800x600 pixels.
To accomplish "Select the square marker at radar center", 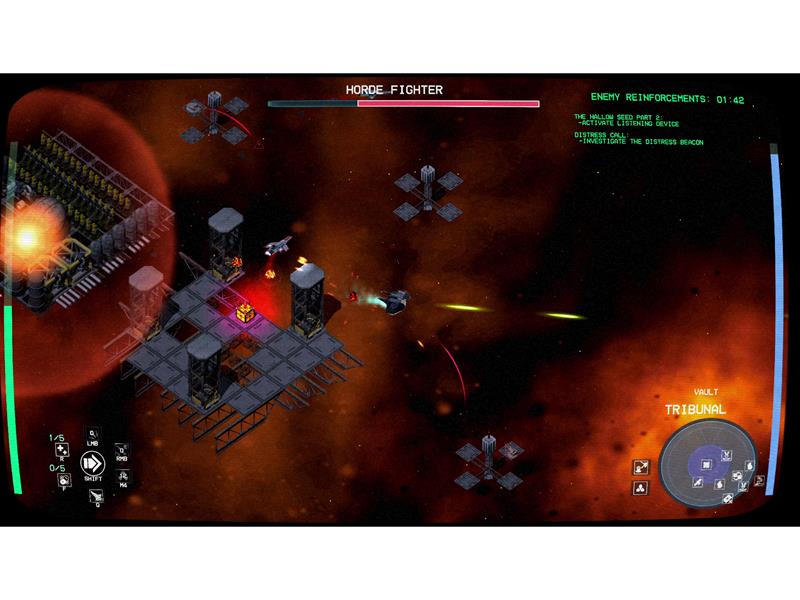I will point(707,463).
